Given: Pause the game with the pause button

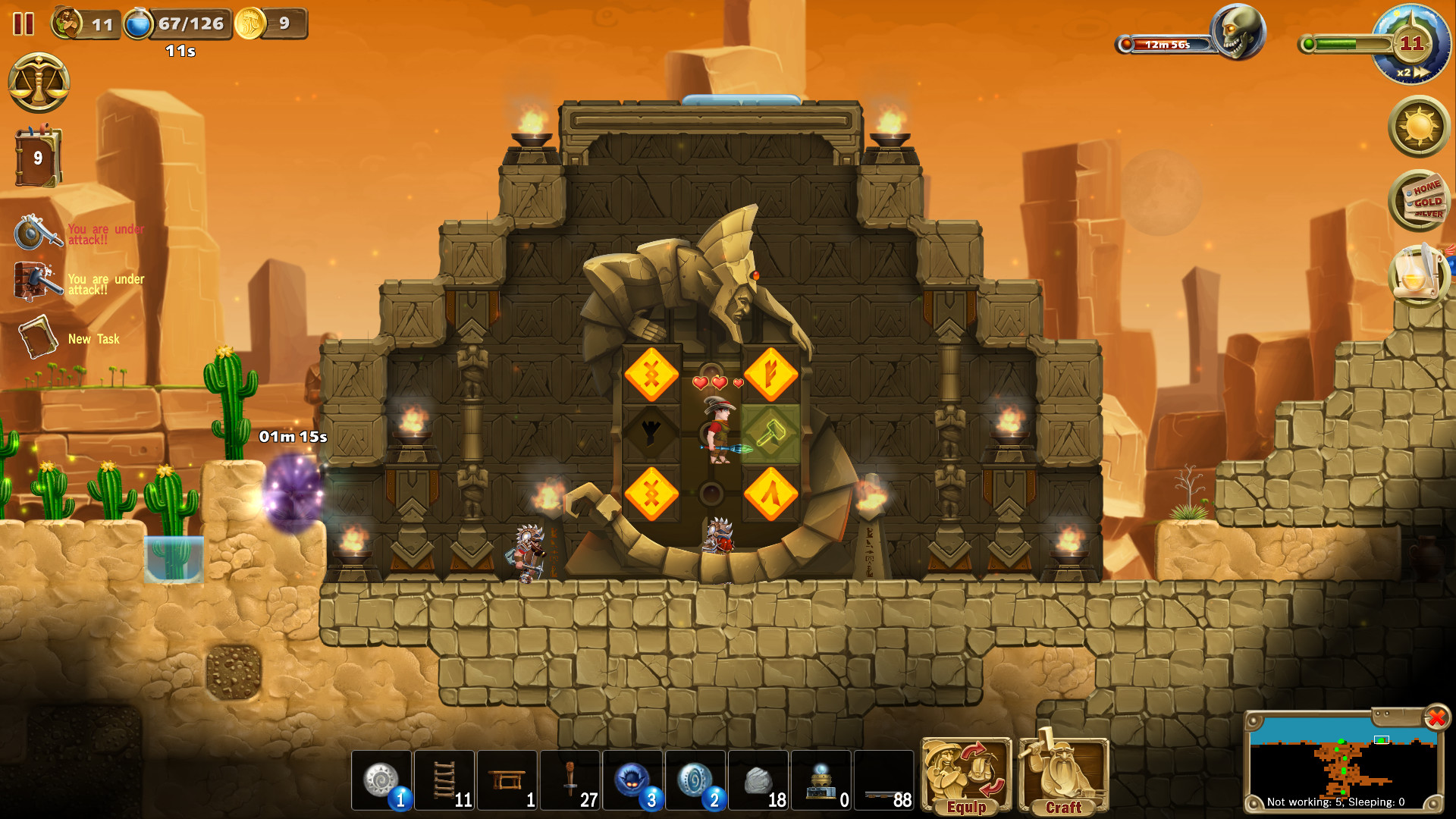Looking at the screenshot, I should [x=22, y=23].
